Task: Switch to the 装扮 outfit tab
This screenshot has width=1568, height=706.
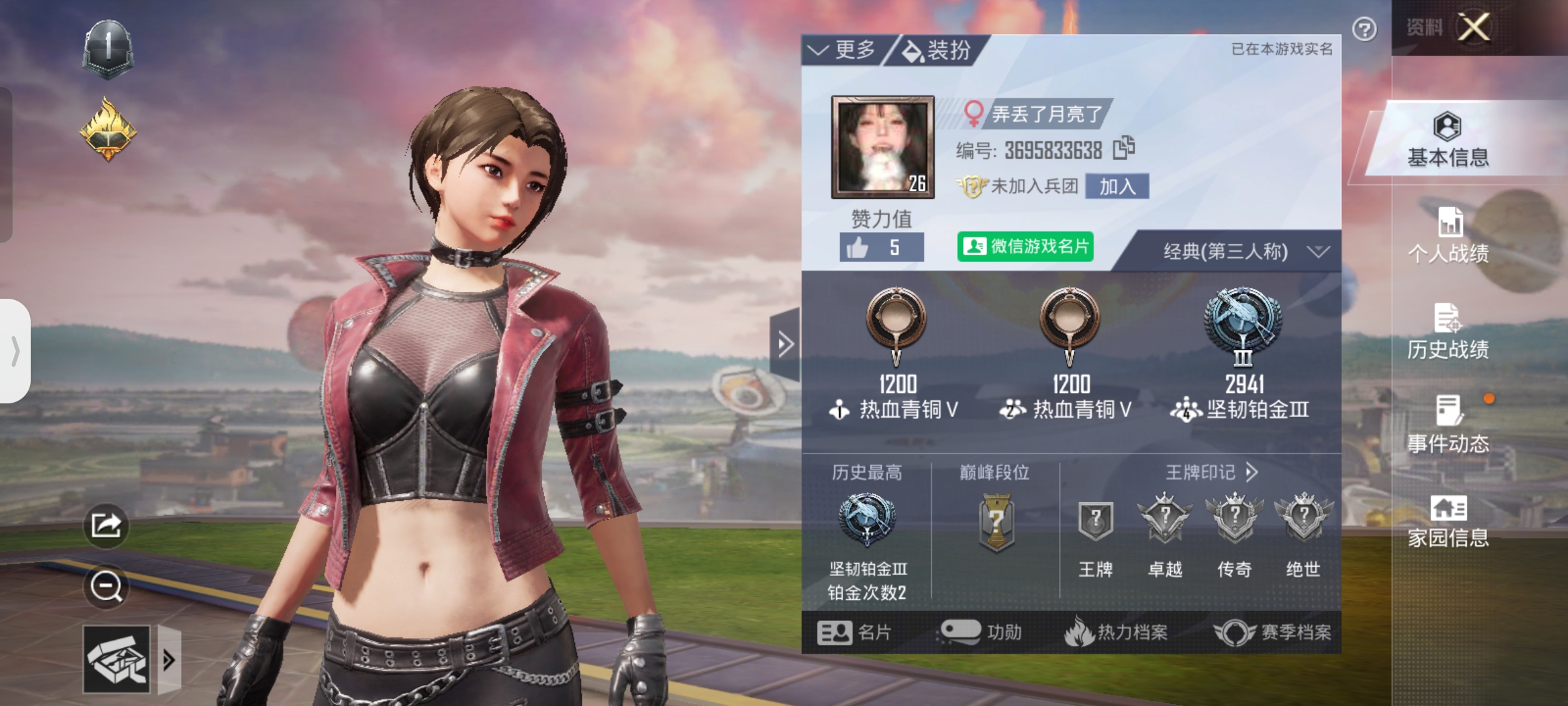Action: tap(938, 50)
